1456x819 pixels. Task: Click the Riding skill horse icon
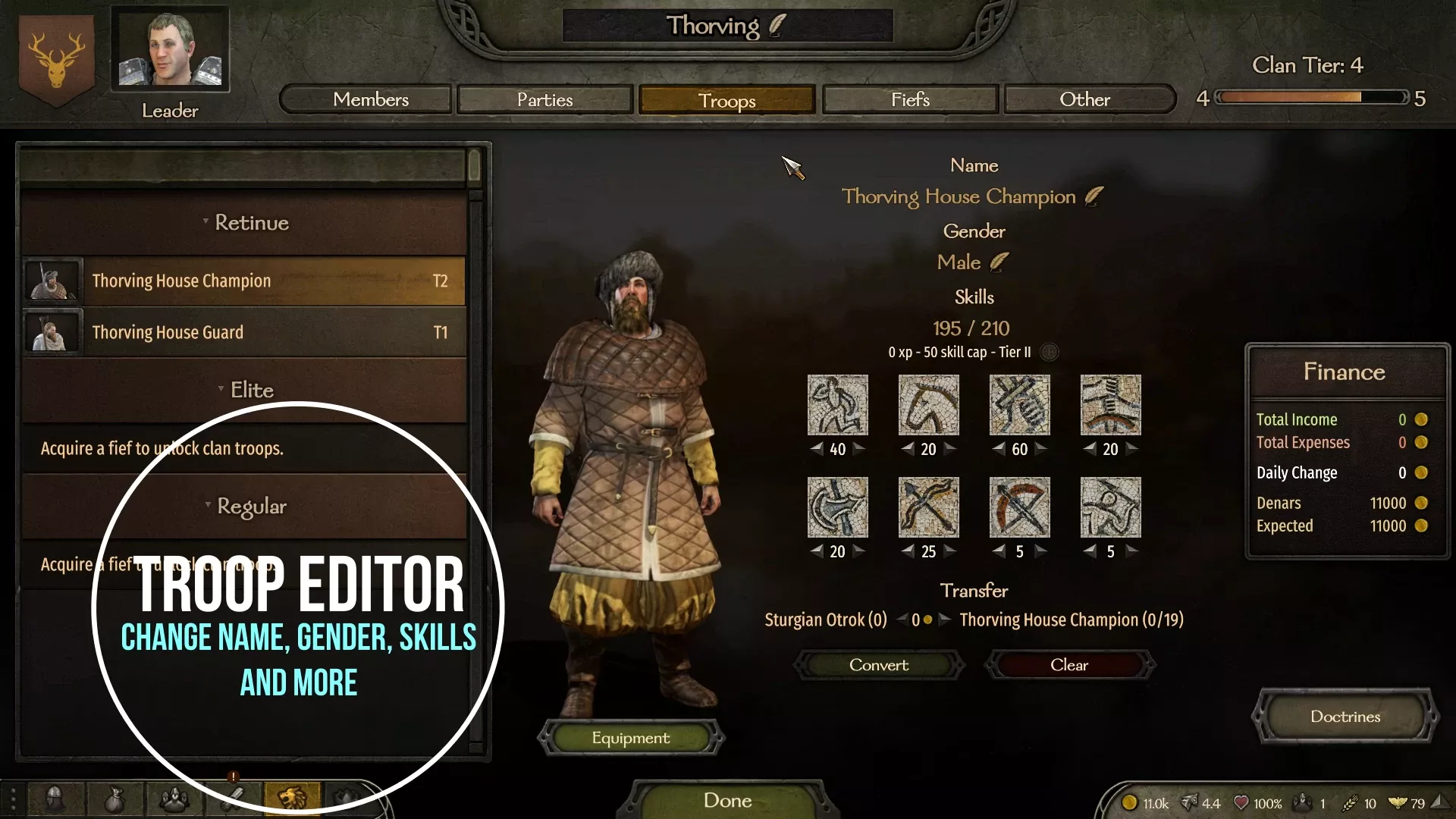tap(929, 404)
